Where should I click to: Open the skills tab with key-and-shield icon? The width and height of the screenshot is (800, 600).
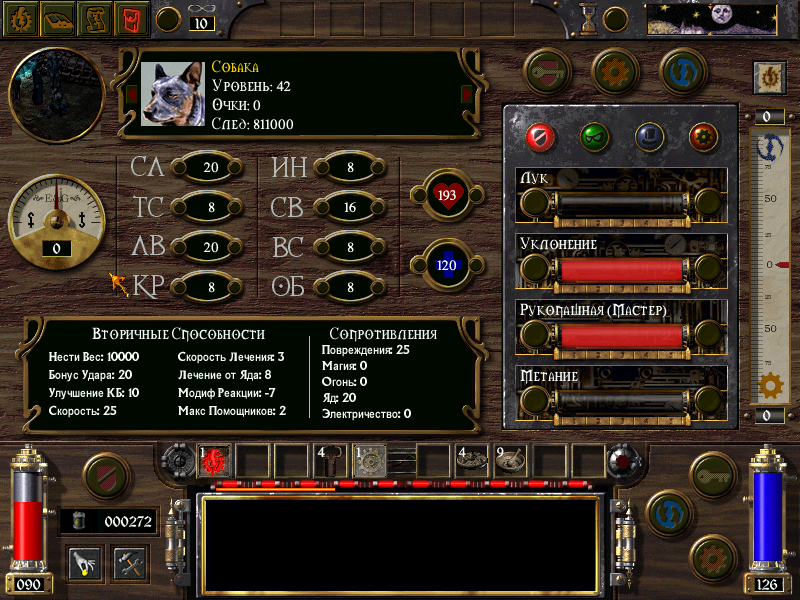coord(547,70)
